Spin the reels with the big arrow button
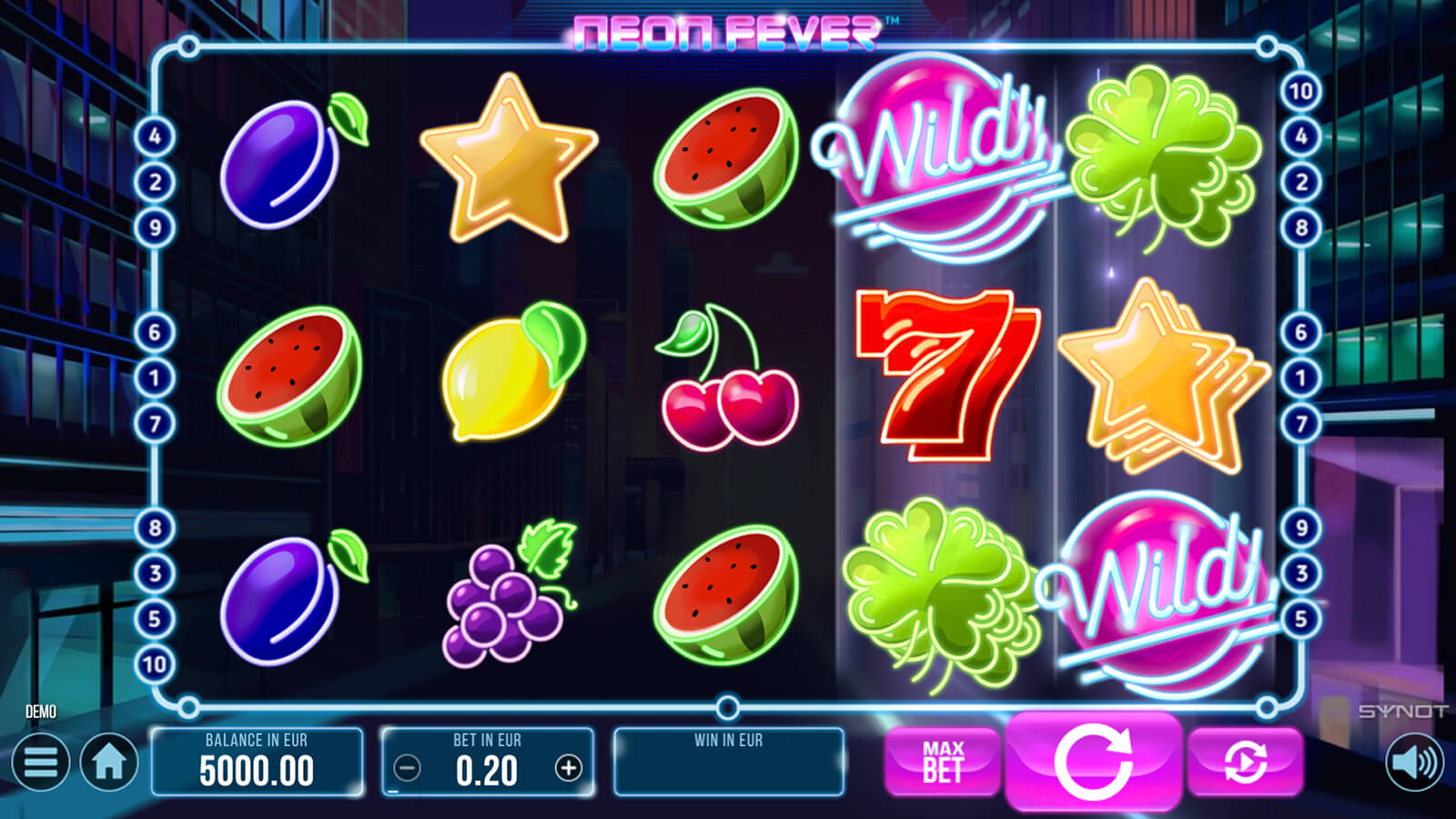Image resolution: width=1456 pixels, height=819 pixels. 1093,760
